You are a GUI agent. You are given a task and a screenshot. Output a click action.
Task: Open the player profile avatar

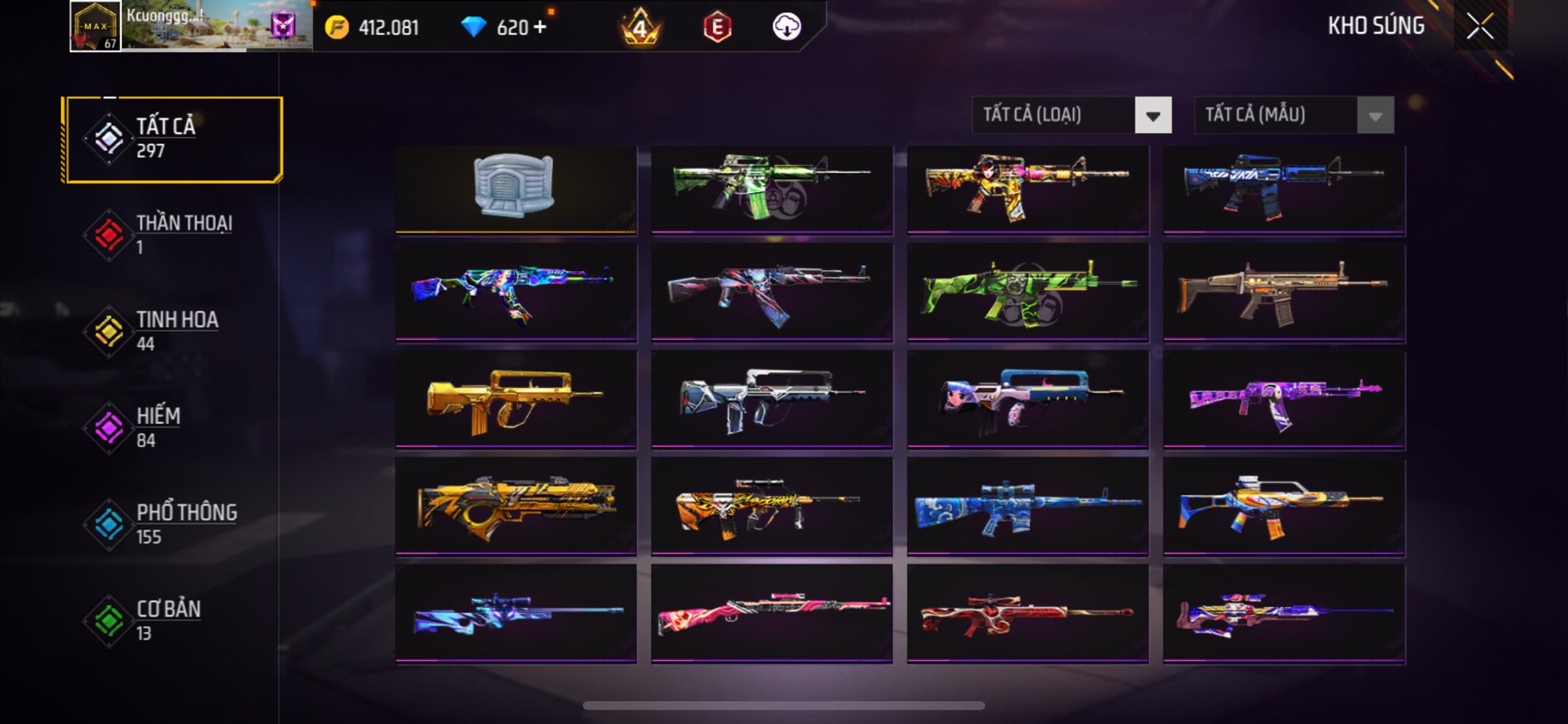95,26
